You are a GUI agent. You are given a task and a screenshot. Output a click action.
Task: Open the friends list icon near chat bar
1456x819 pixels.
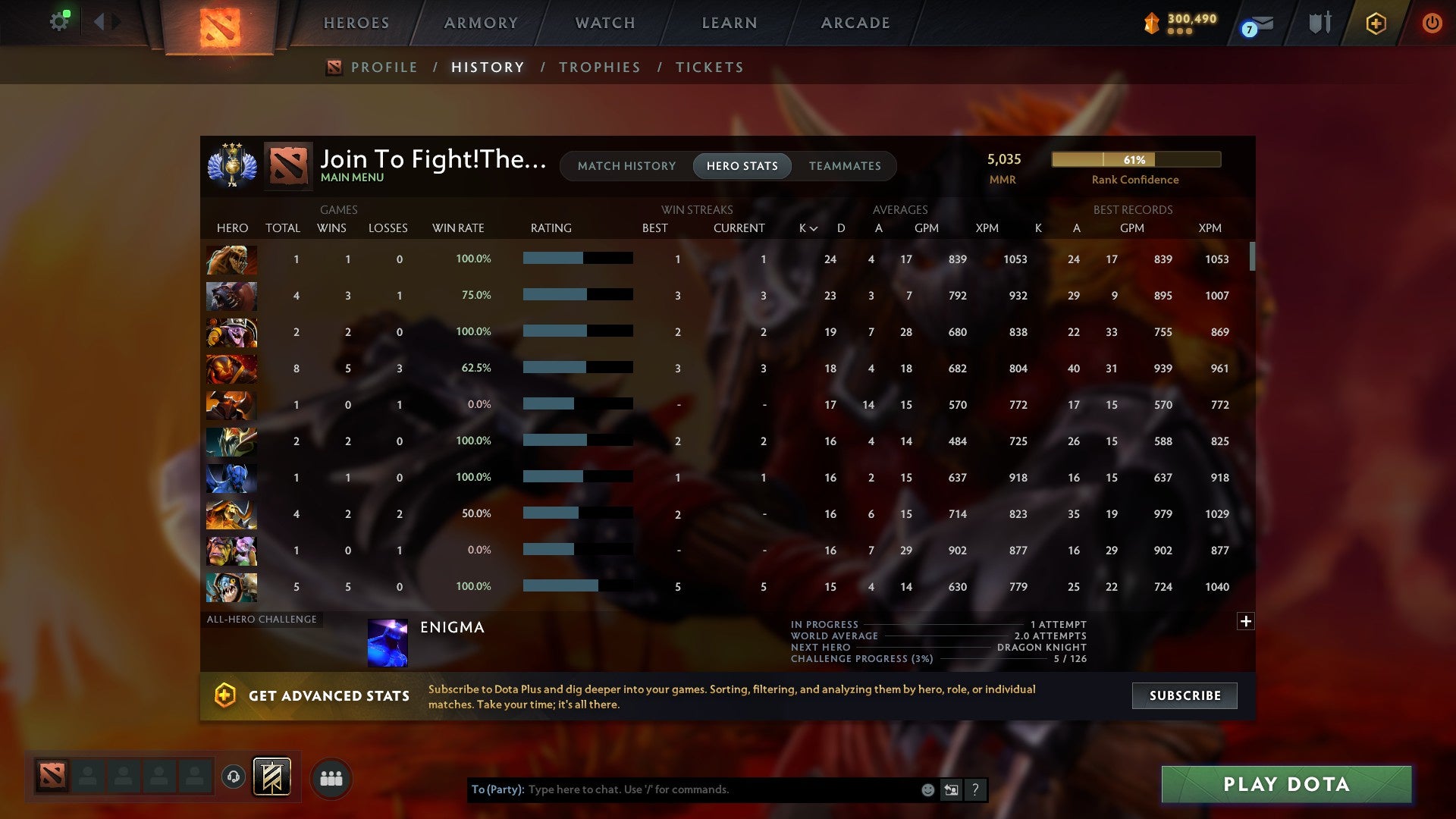[x=331, y=777]
